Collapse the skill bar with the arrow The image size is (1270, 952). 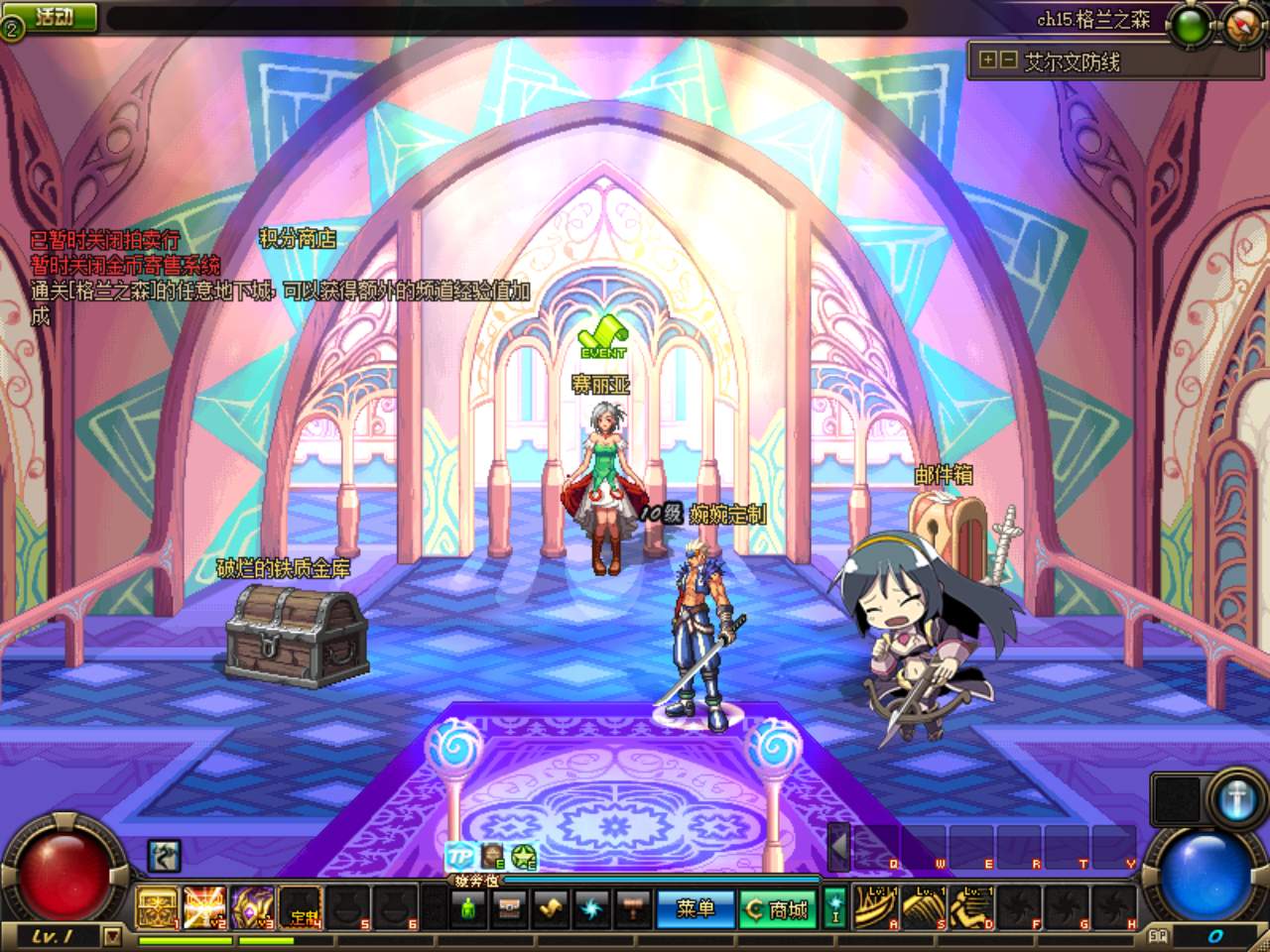(x=838, y=851)
